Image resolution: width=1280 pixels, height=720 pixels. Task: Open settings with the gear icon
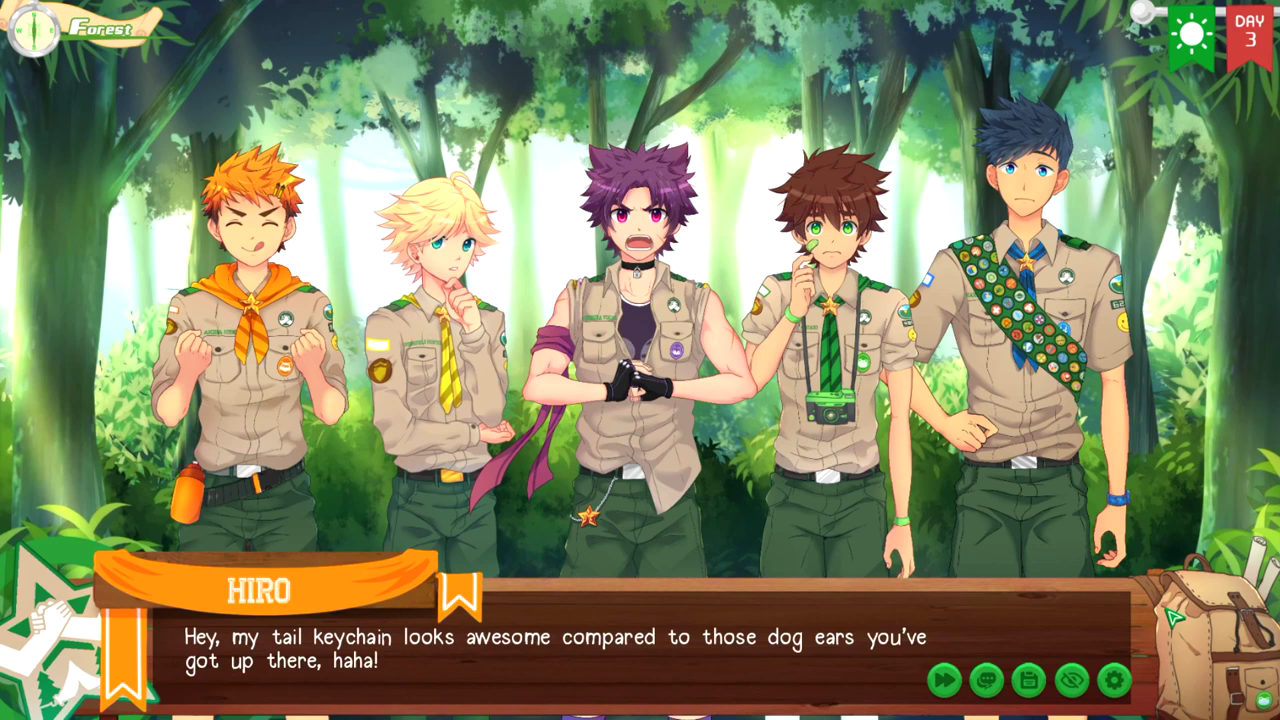pos(1114,680)
